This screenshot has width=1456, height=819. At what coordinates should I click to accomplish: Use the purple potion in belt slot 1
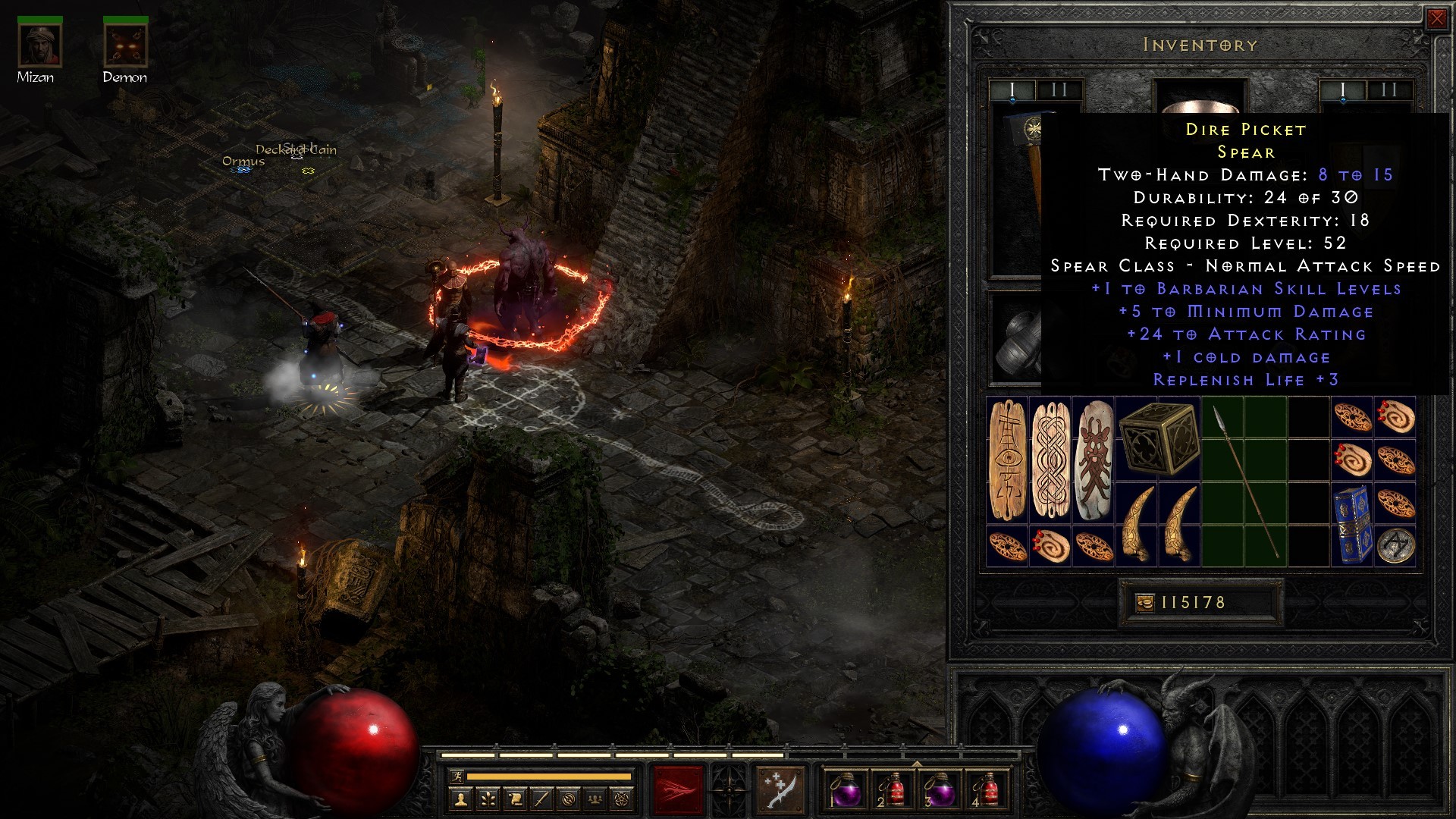click(844, 790)
